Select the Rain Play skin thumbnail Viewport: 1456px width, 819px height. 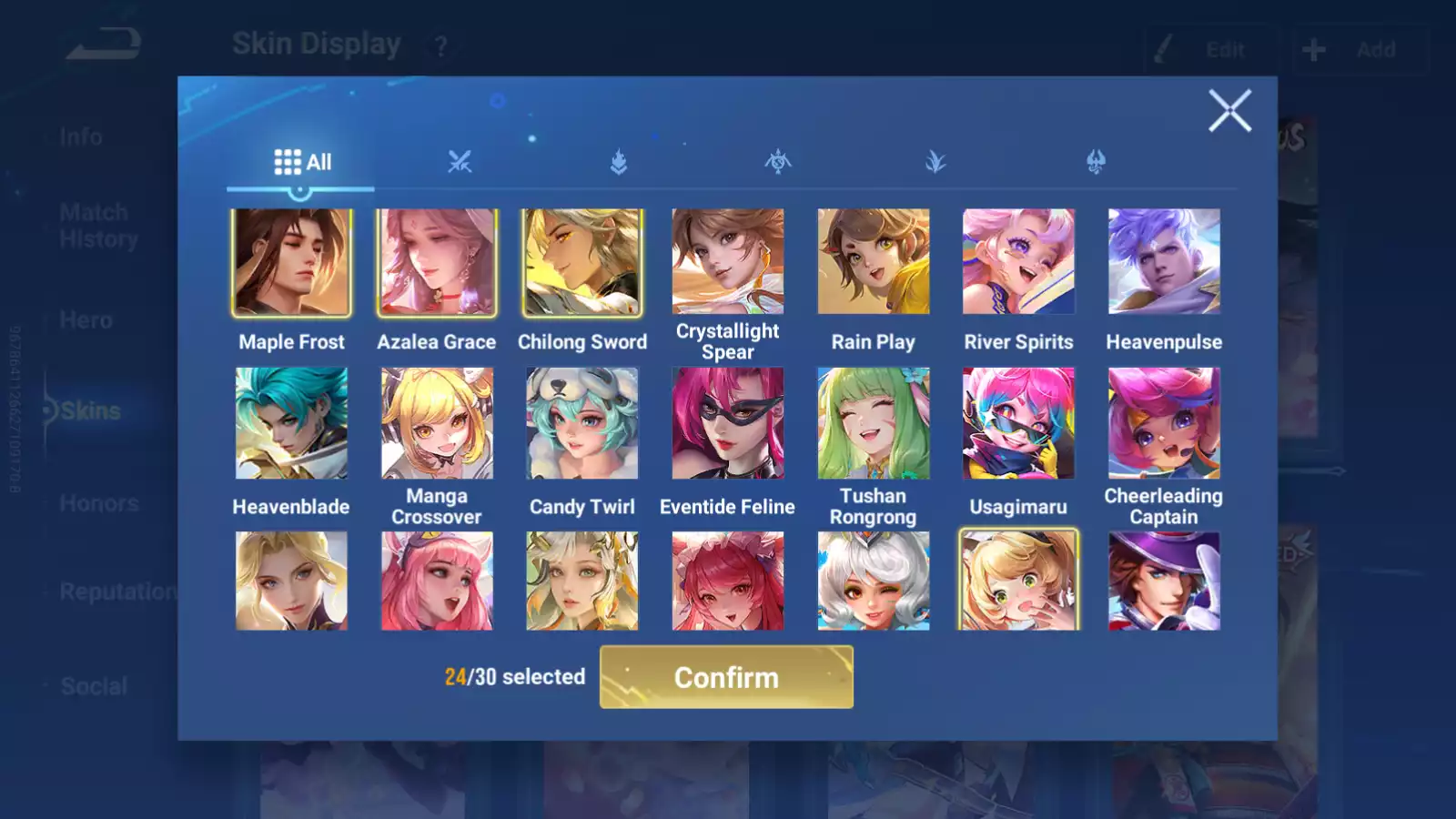pyautogui.click(x=874, y=262)
